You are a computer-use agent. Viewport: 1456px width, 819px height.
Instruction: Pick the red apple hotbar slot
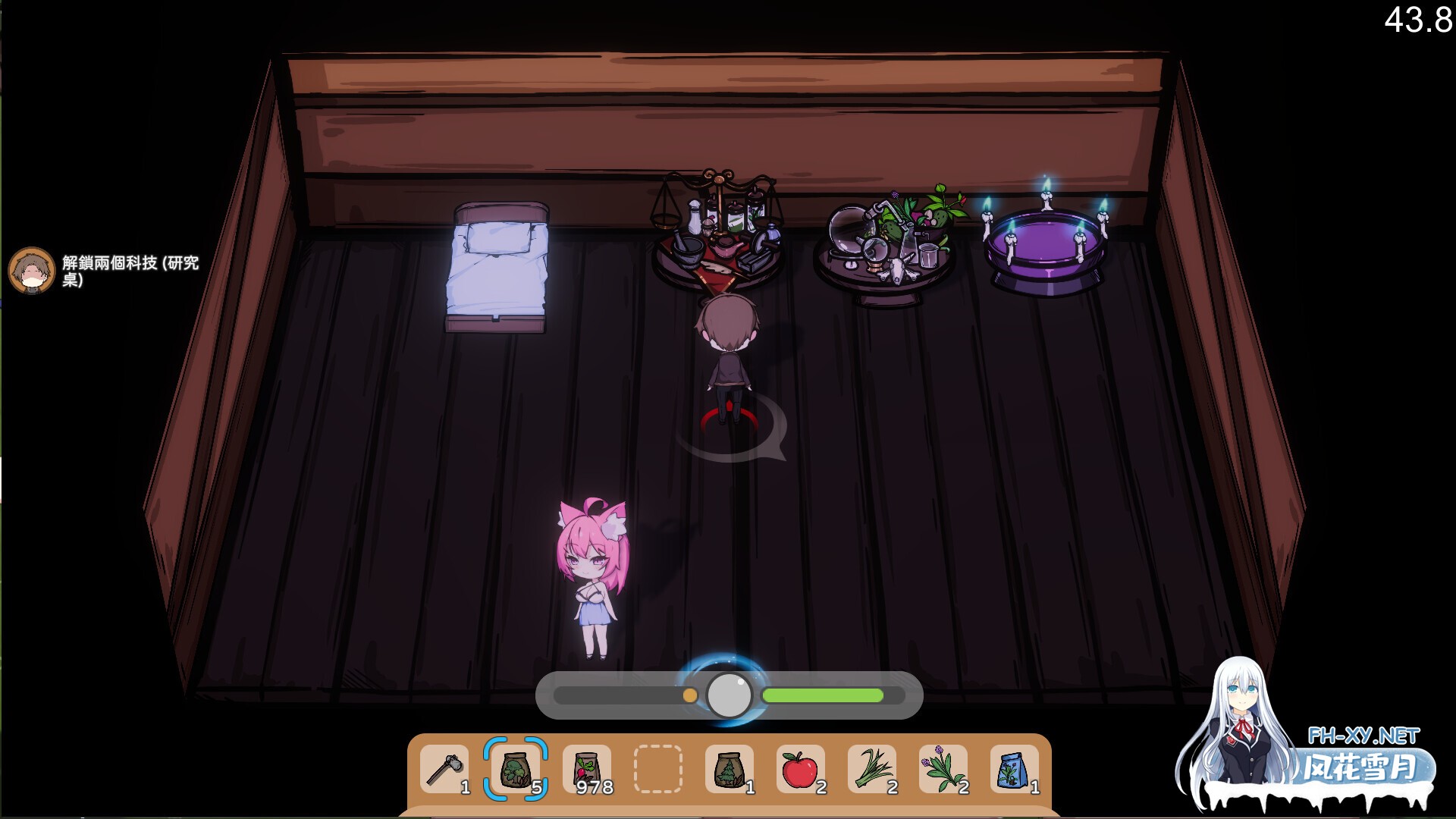pyautogui.click(x=801, y=769)
